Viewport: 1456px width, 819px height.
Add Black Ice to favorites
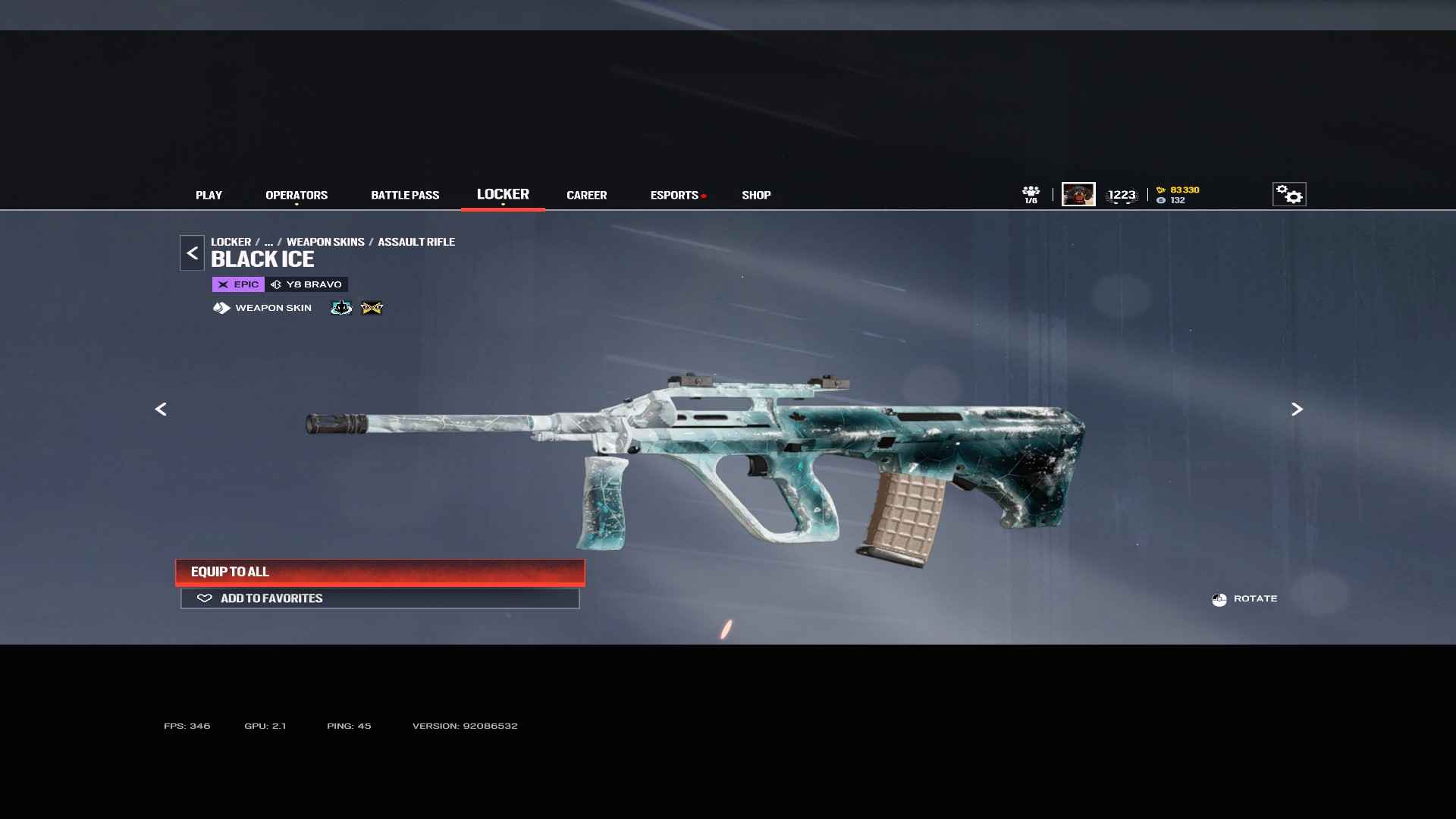click(x=380, y=598)
